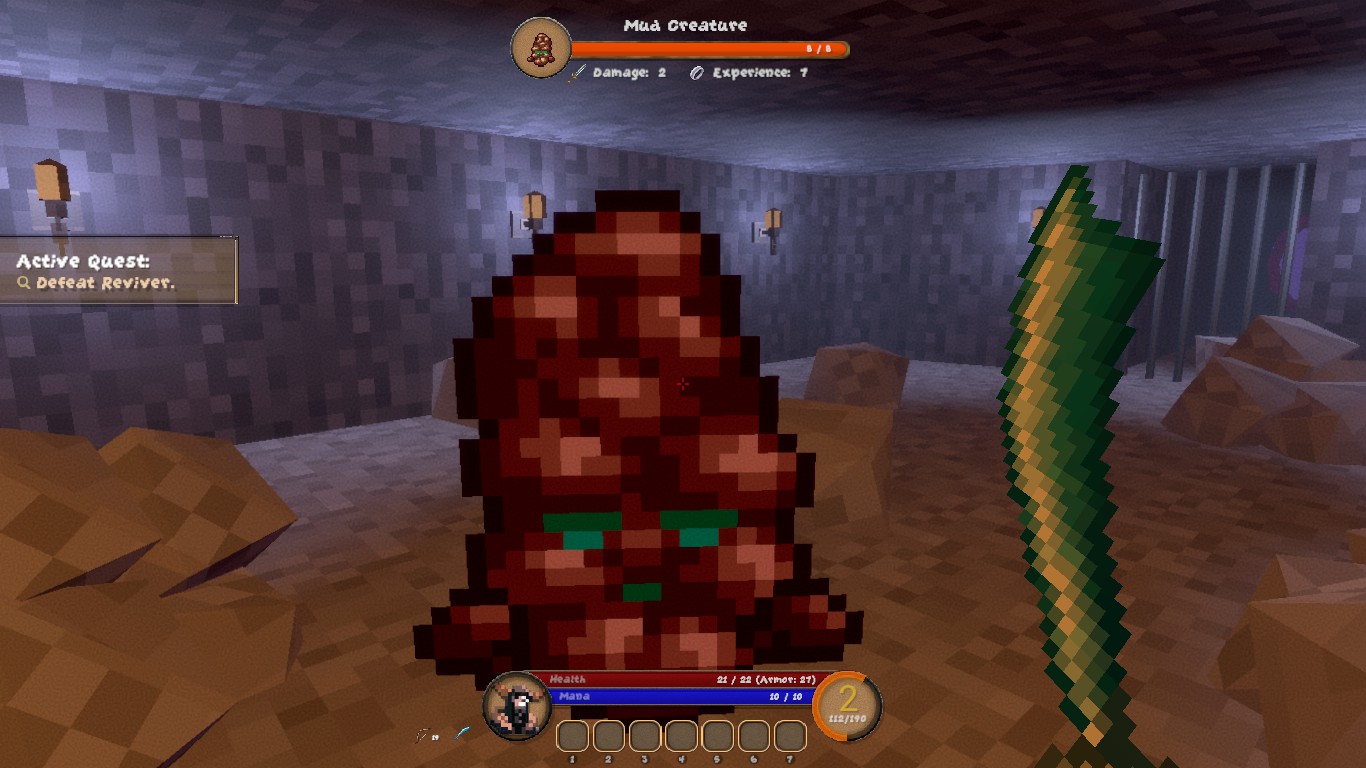Click the level 2 experience badge
The height and width of the screenshot is (768, 1366).
848,705
